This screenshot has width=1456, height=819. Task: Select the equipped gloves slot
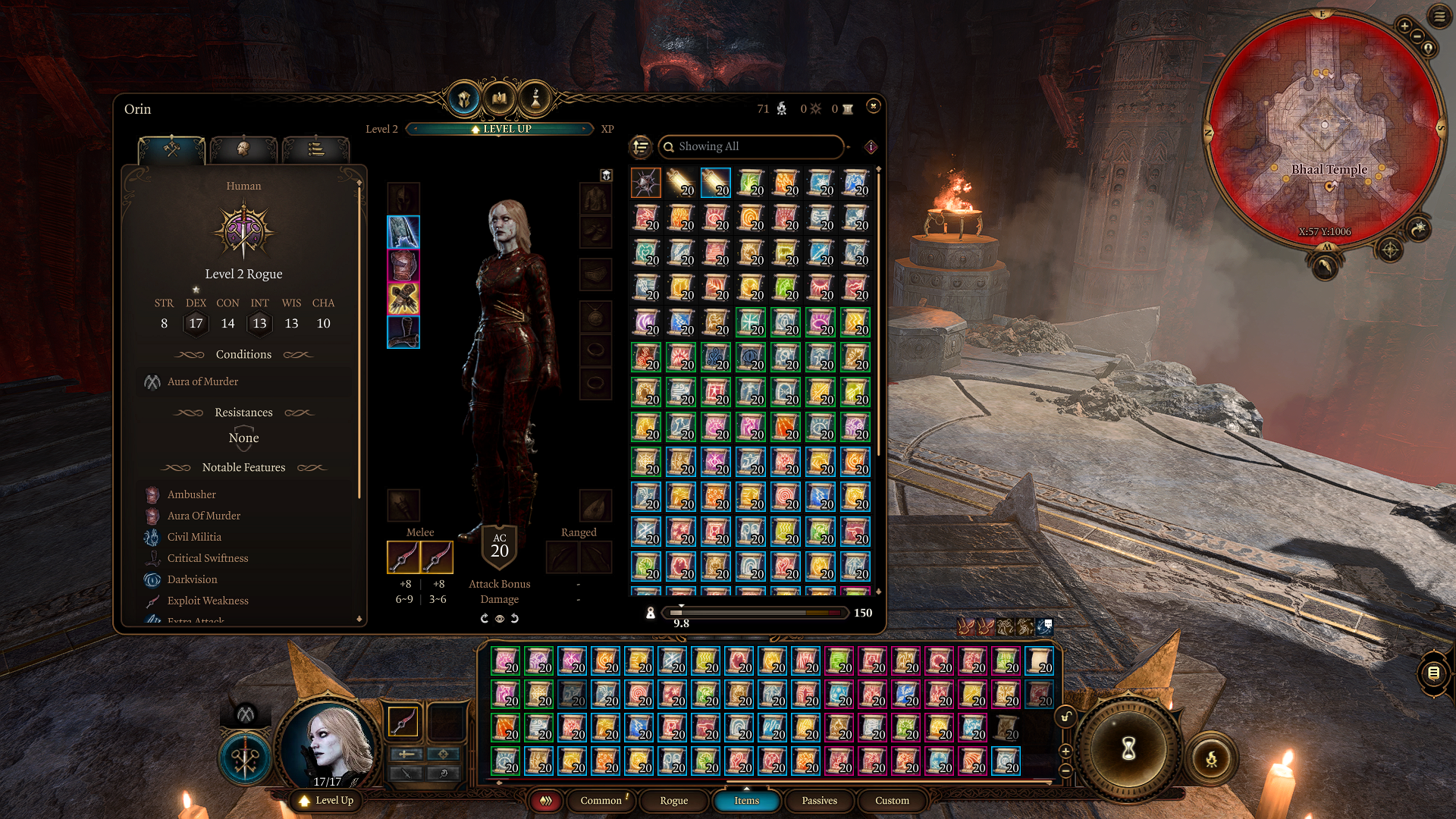click(403, 299)
